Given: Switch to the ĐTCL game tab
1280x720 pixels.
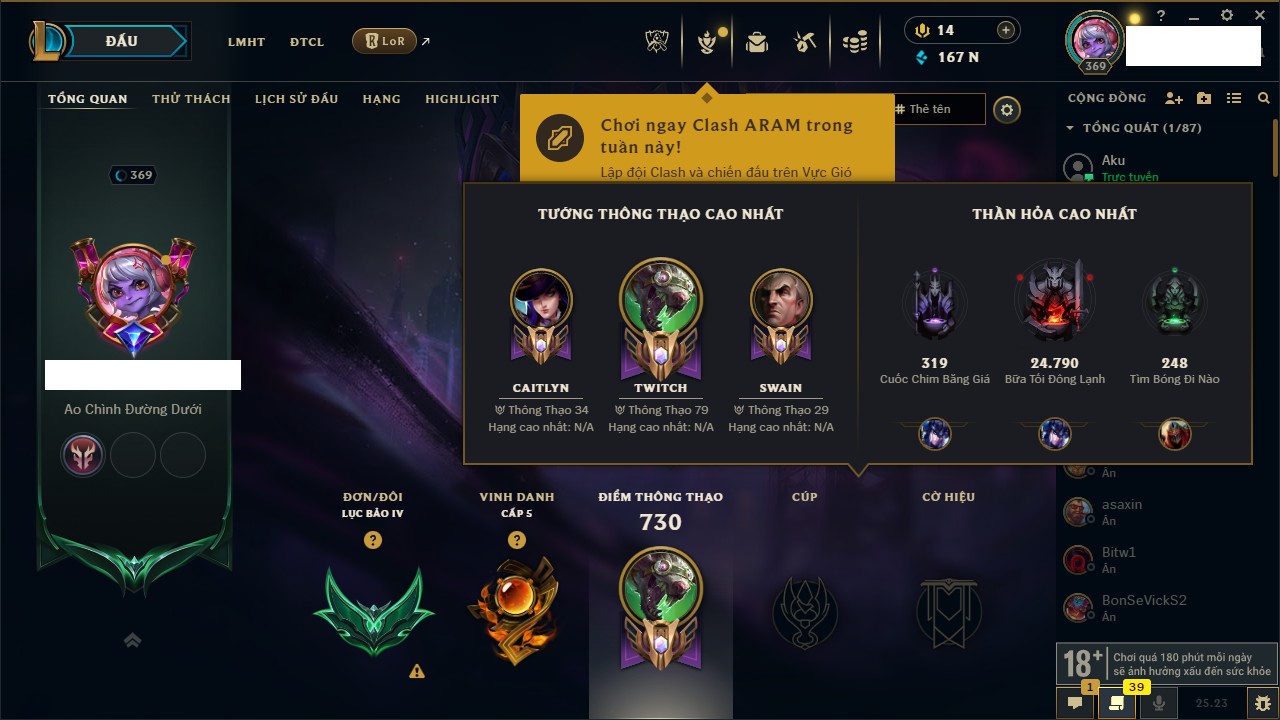Looking at the screenshot, I should [x=307, y=42].
